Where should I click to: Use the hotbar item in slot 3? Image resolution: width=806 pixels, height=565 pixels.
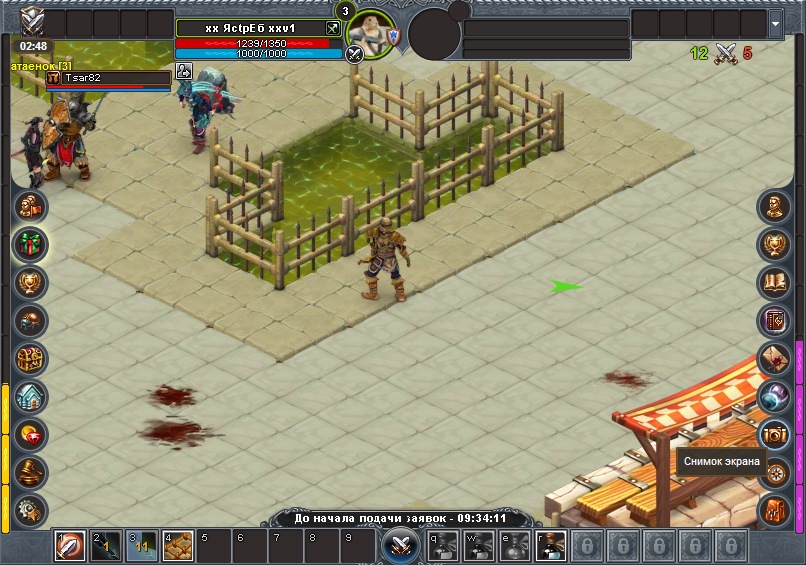point(142,546)
